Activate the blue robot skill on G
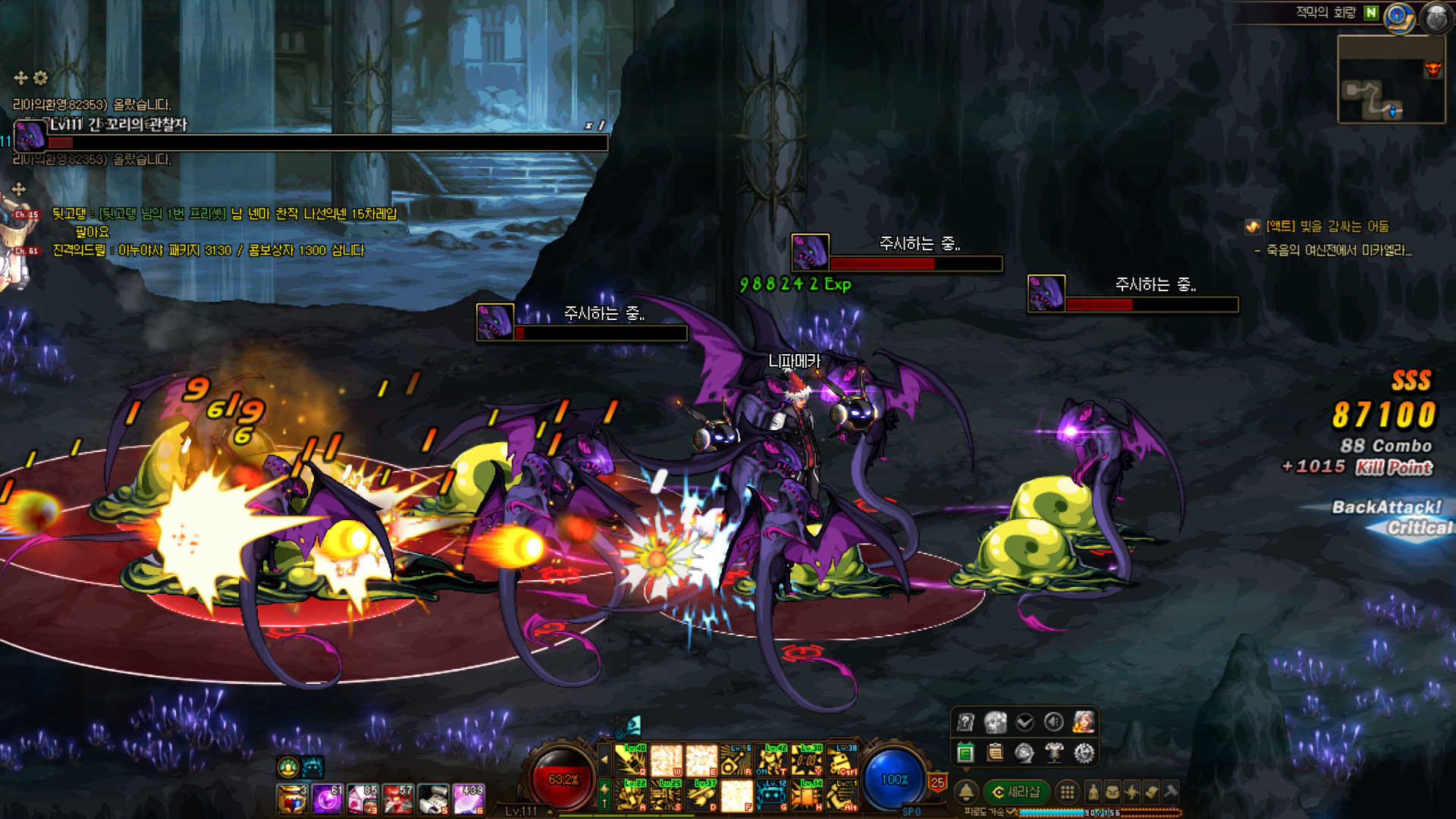The width and height of the screenshot is (1456, 819). tap(771, 795)
